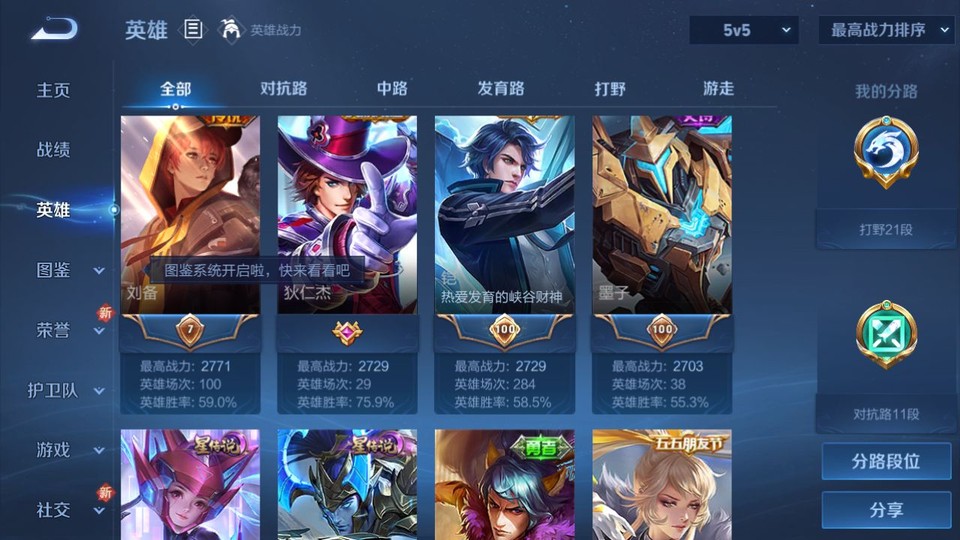The height and width of the screenshot is (540, 960).
Task: Open the 主页 sidebar entry
Action: (x=54, y=90)
